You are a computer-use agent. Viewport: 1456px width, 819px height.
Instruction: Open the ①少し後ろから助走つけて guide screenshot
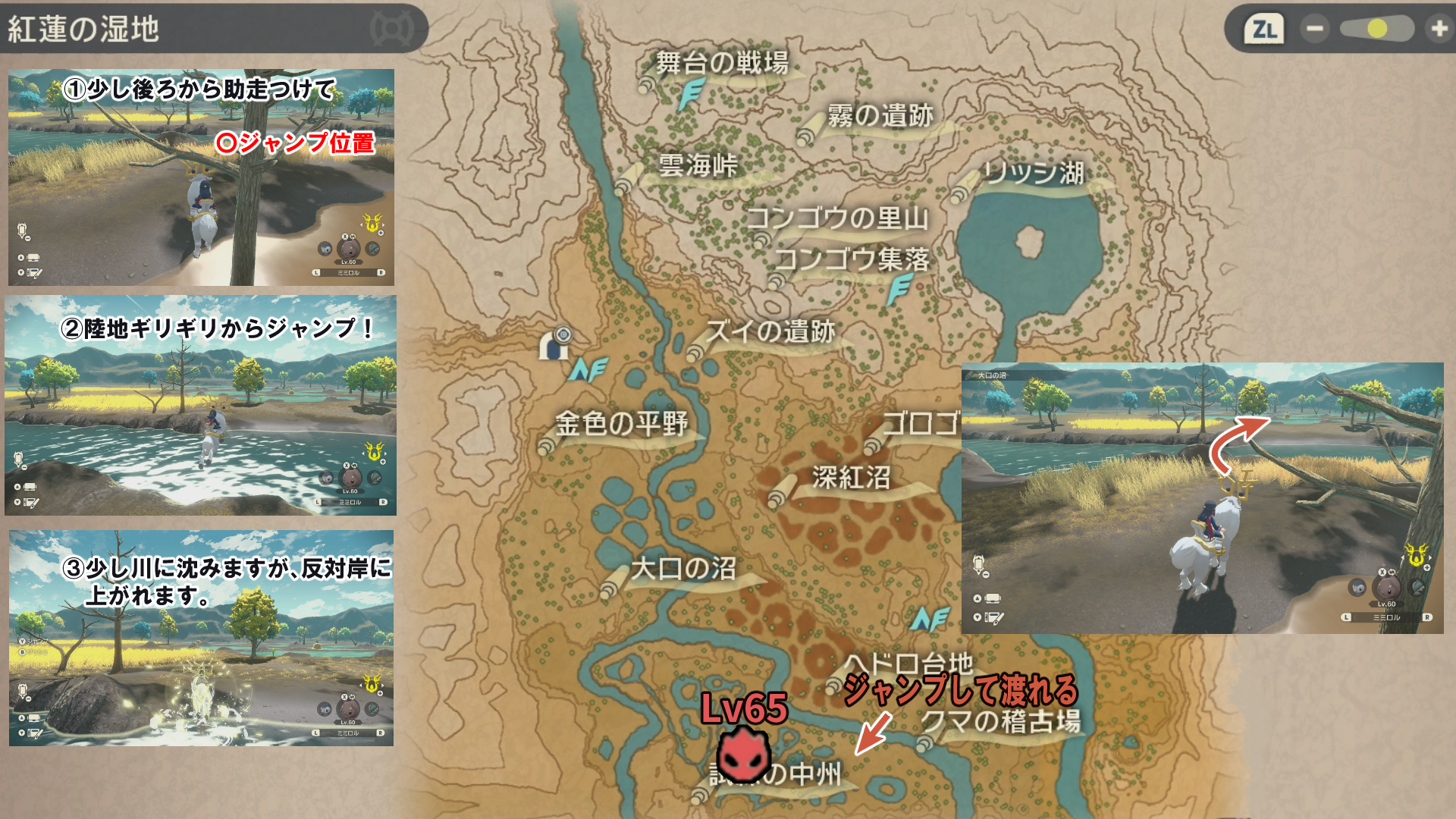[x=201, y=177]
